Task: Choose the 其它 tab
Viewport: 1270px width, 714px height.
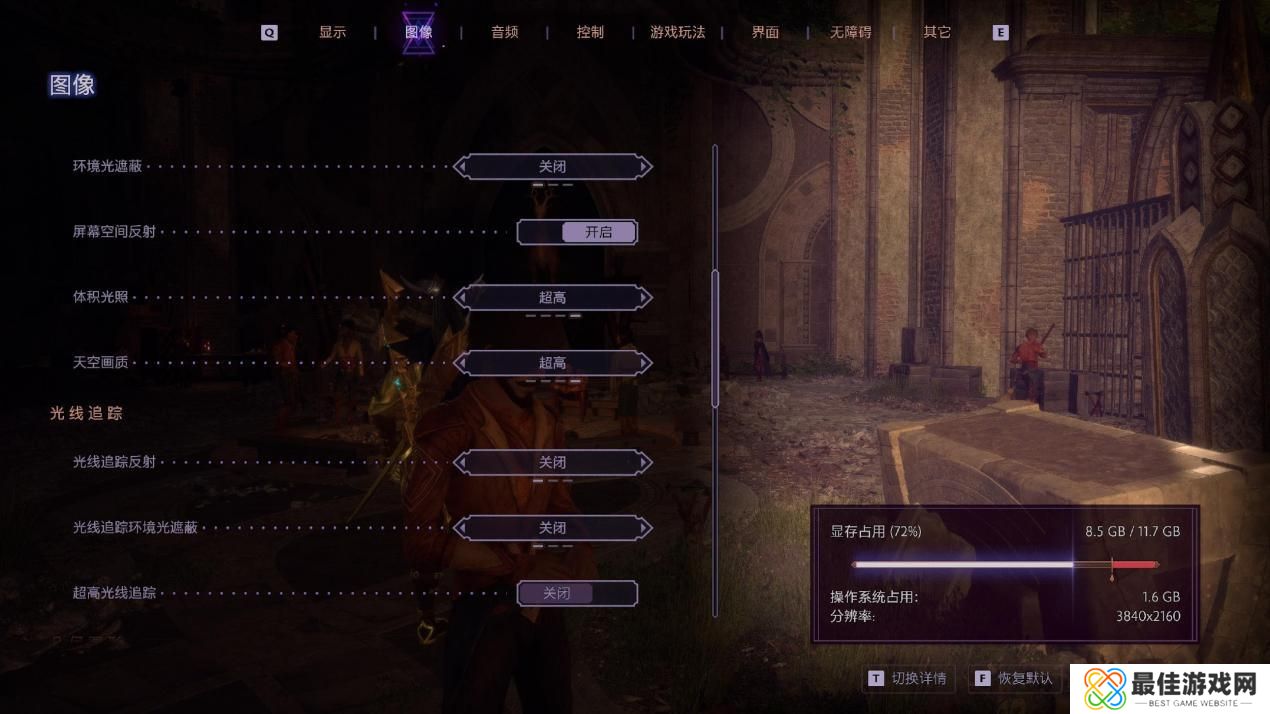Action: [937, 32]
